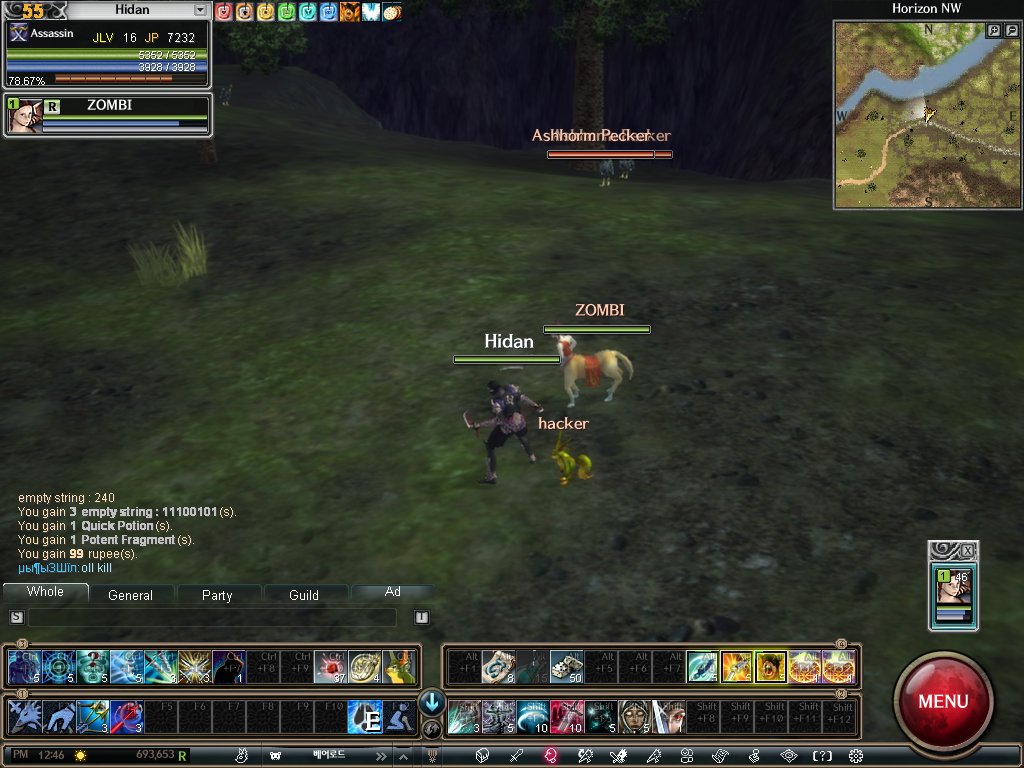The height and width of the screenshot is (768, 1024).
Task: Show the General chat tab
Action: [130, 595]
